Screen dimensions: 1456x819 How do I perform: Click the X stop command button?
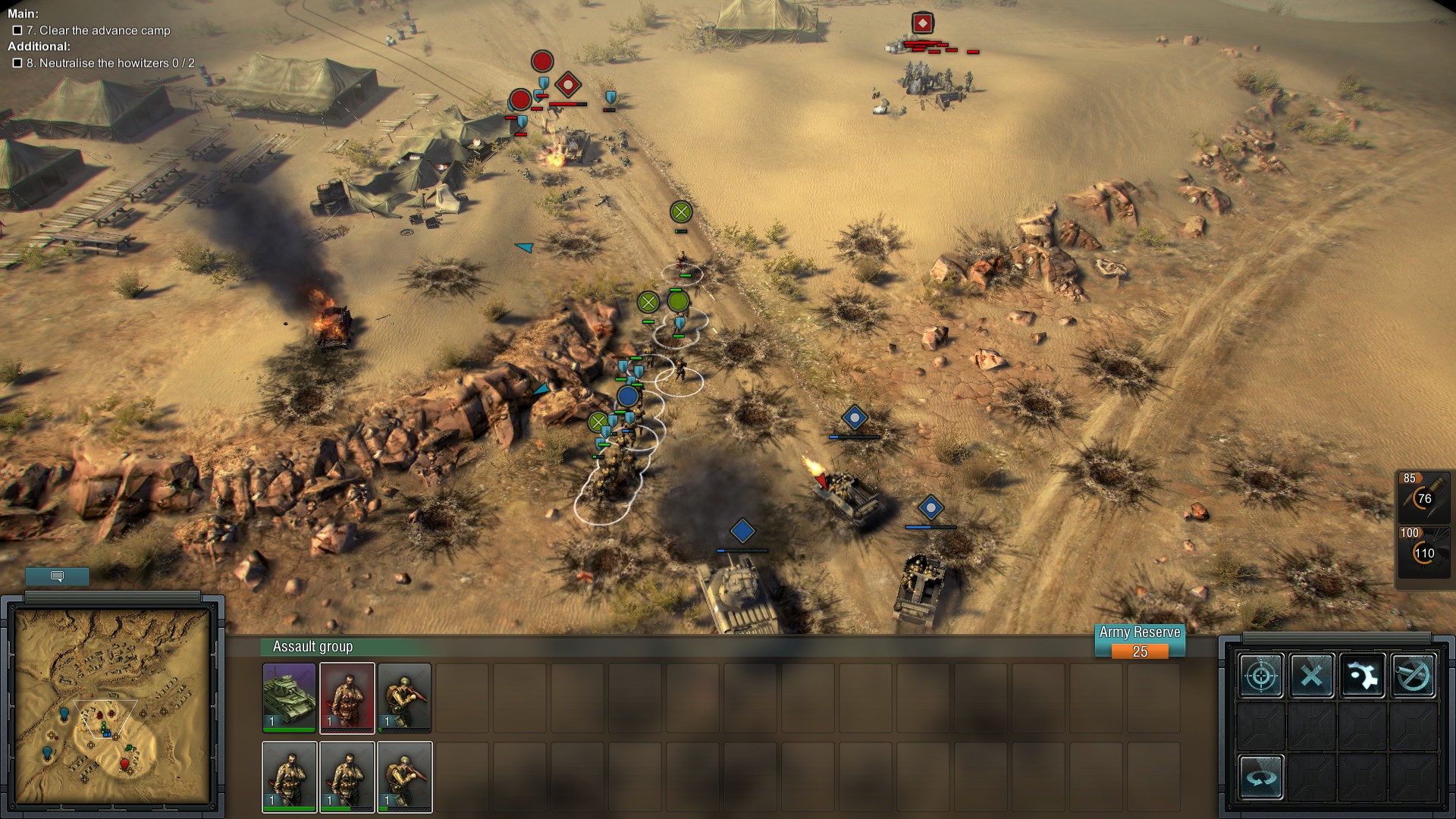coord(1311,675)
